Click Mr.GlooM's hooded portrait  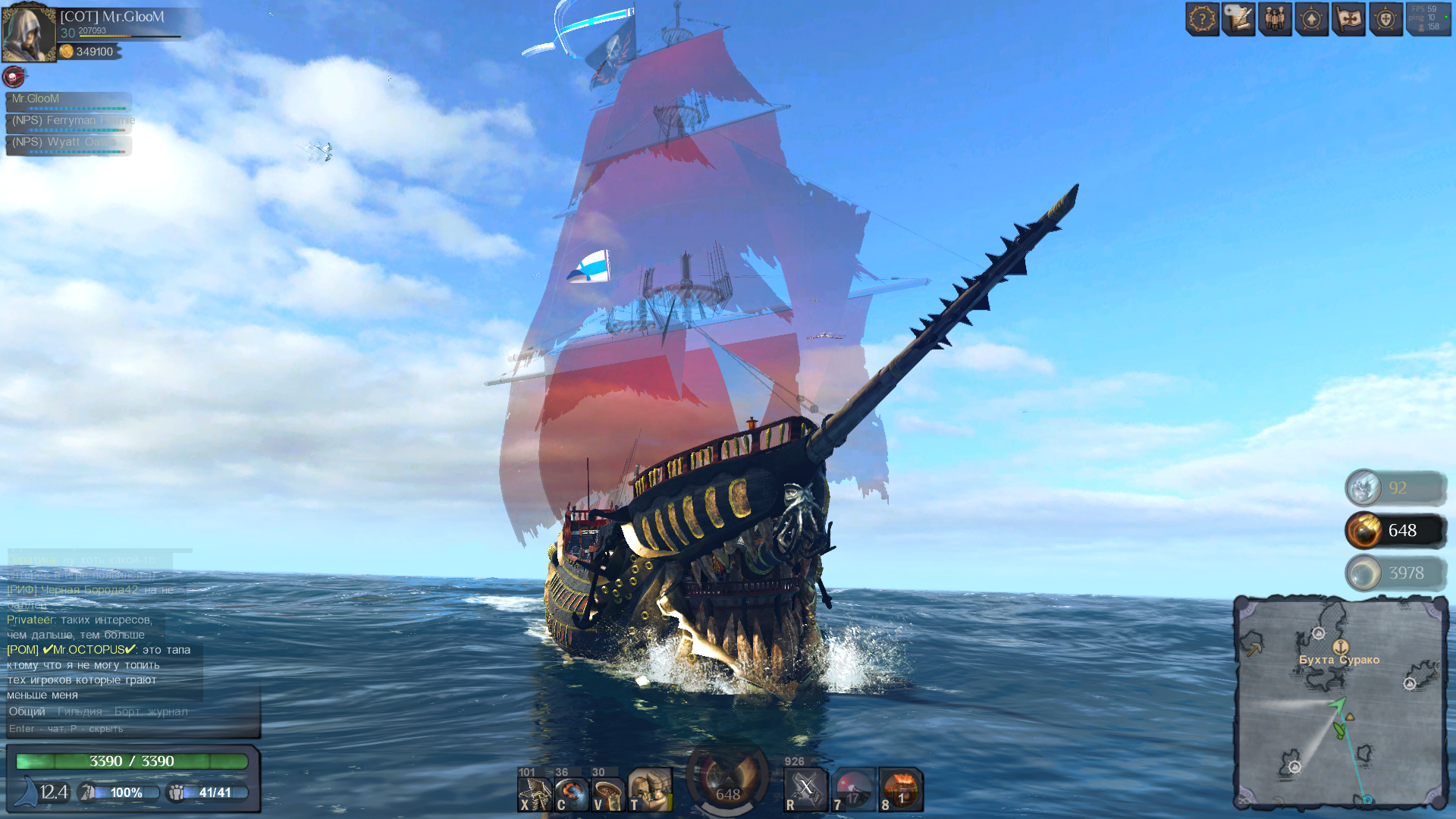(29, 33)
